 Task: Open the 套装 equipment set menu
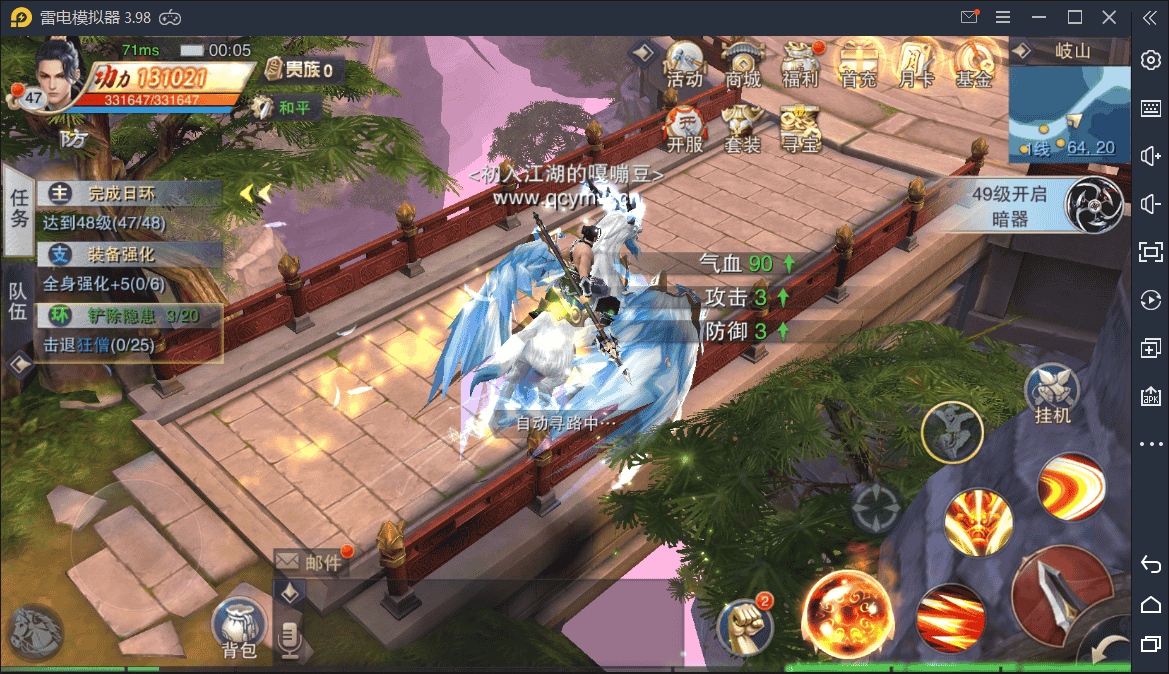[x=743, y=129]
